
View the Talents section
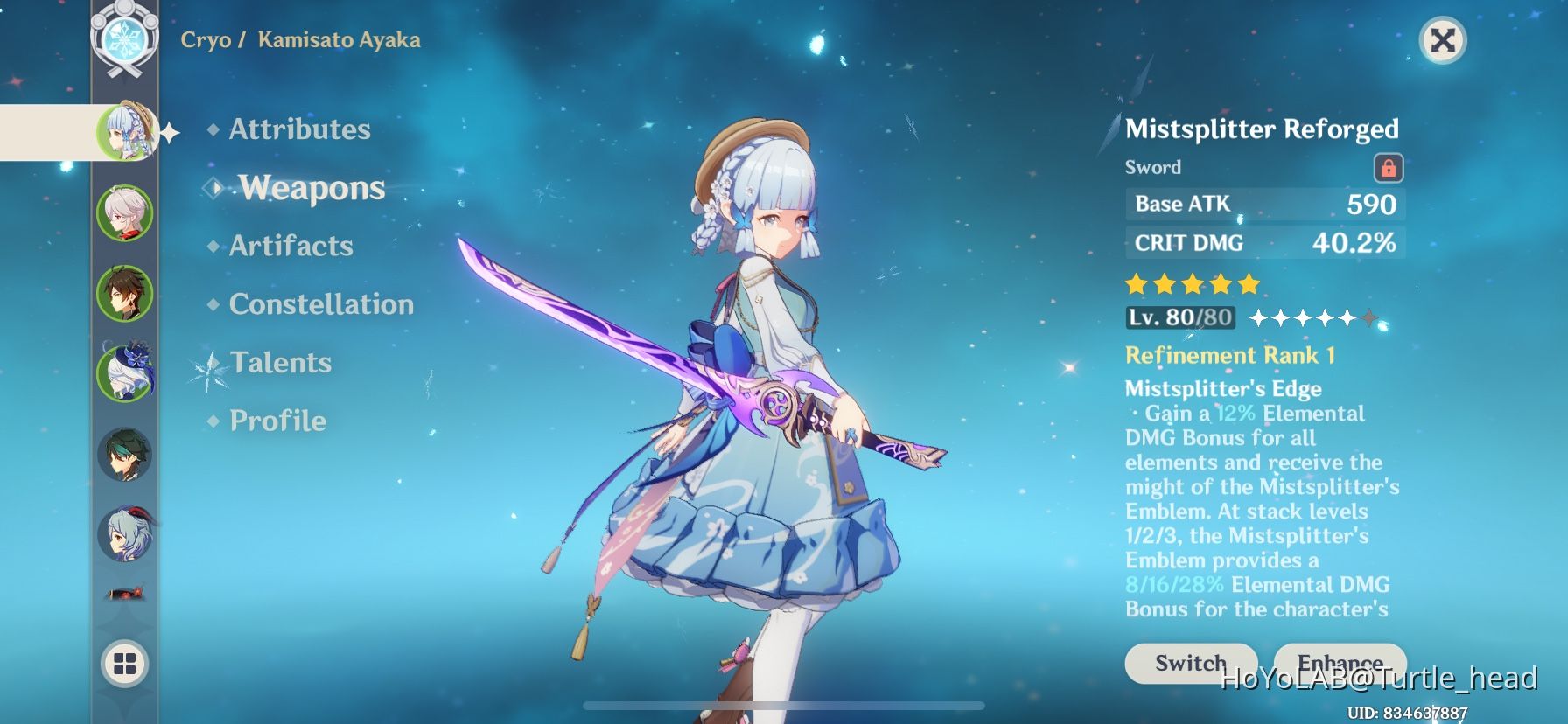281,362
